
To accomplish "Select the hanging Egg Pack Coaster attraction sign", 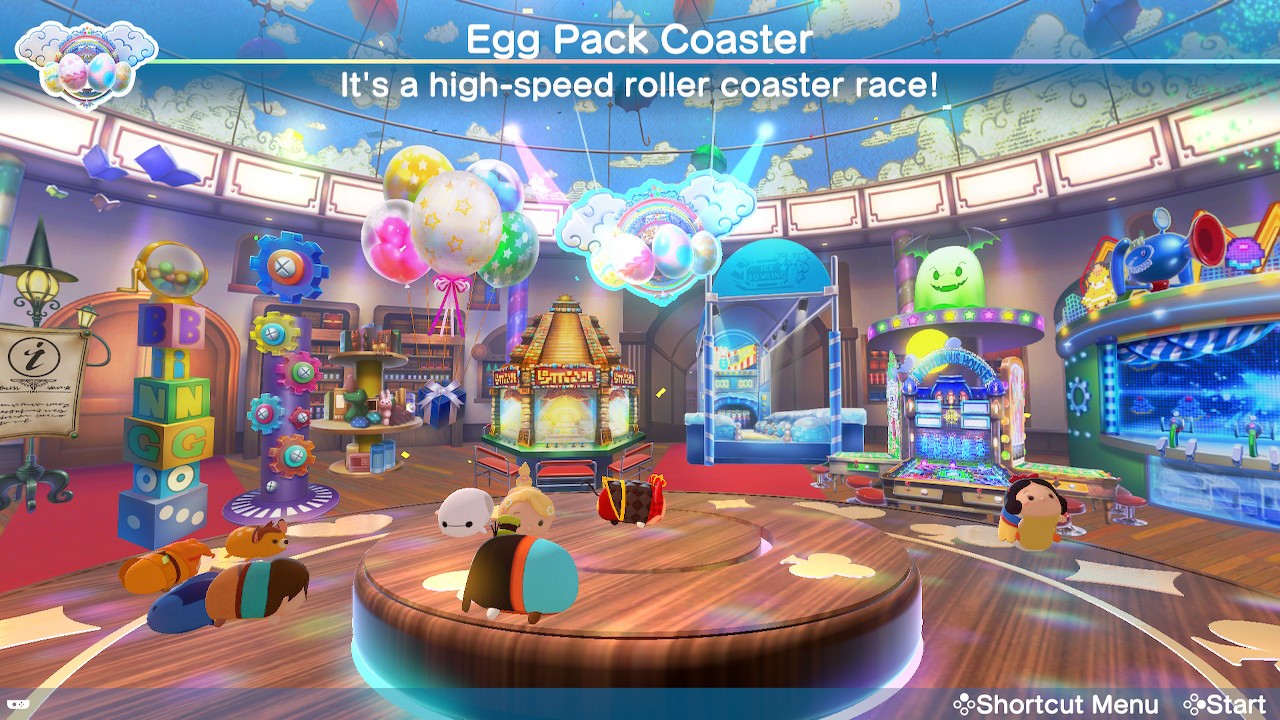I will 655,238.
